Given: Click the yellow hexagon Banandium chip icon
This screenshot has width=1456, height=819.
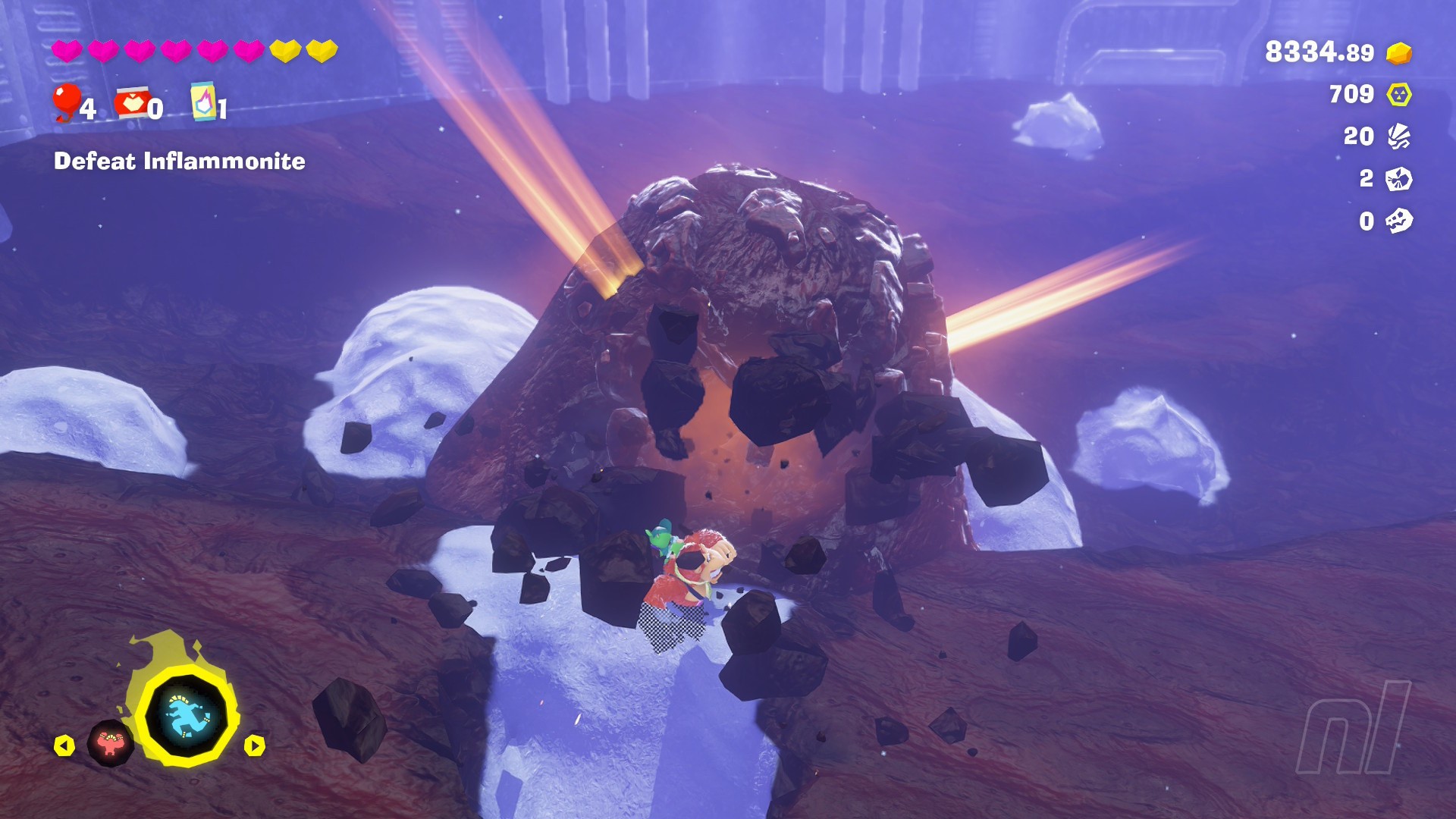Looking at the screenshot, I should click(1399, 95).
